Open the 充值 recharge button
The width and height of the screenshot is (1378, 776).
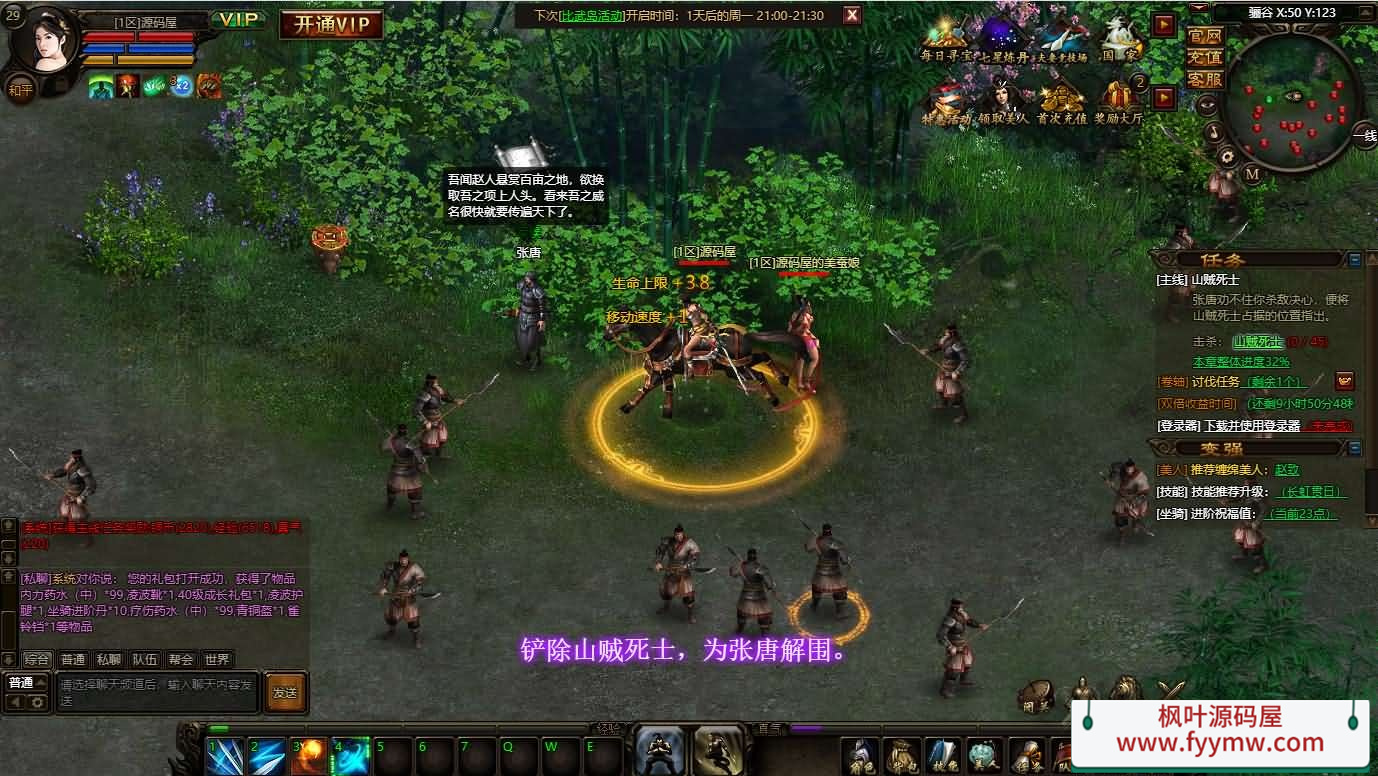1205,57
